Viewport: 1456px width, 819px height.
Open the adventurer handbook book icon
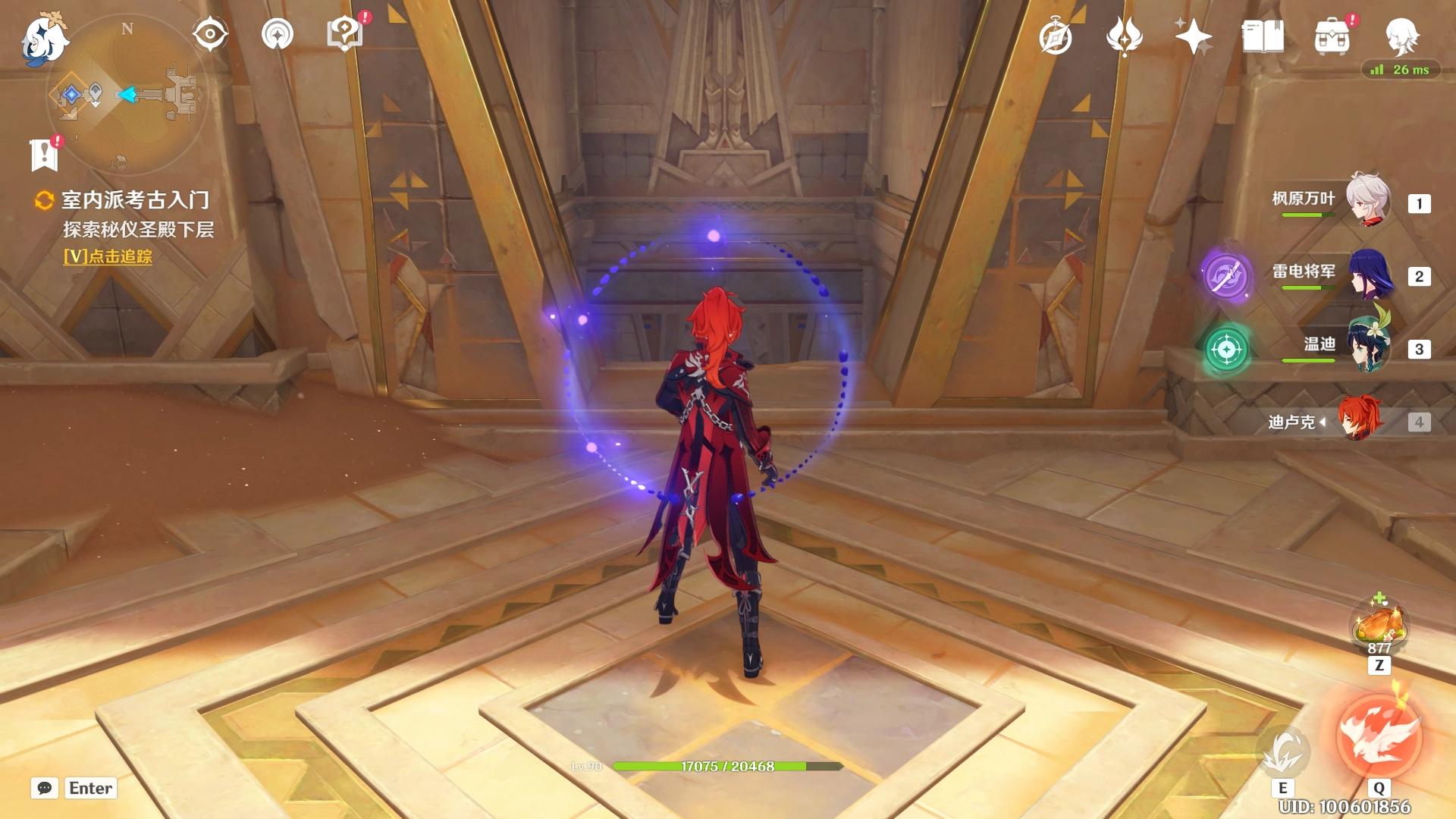pyautogui.click(x=1263, y=36)
